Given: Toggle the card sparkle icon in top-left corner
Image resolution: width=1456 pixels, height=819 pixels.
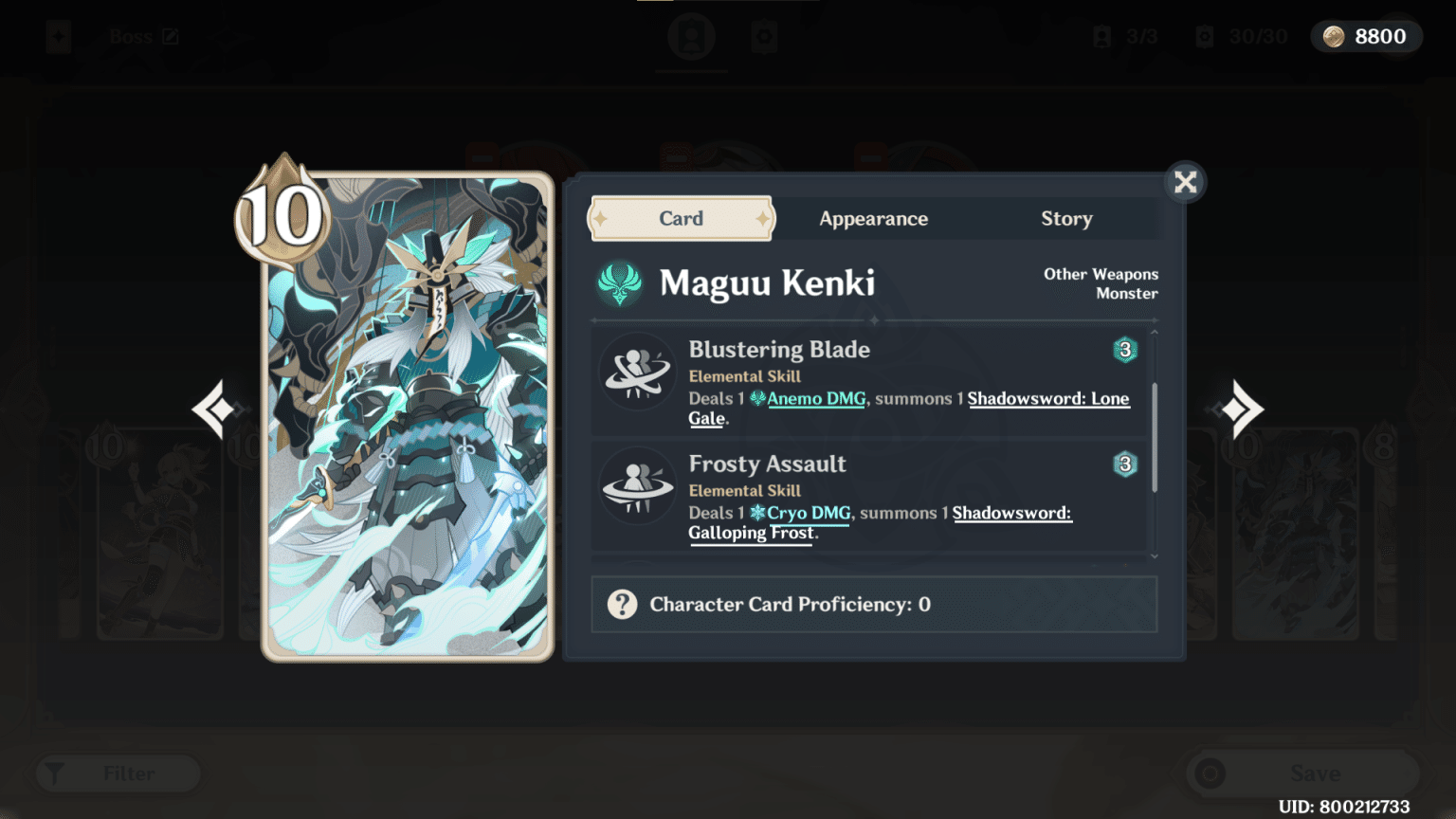Looking at the screenshot, I should pyautogui.click(x=57, y=35).
